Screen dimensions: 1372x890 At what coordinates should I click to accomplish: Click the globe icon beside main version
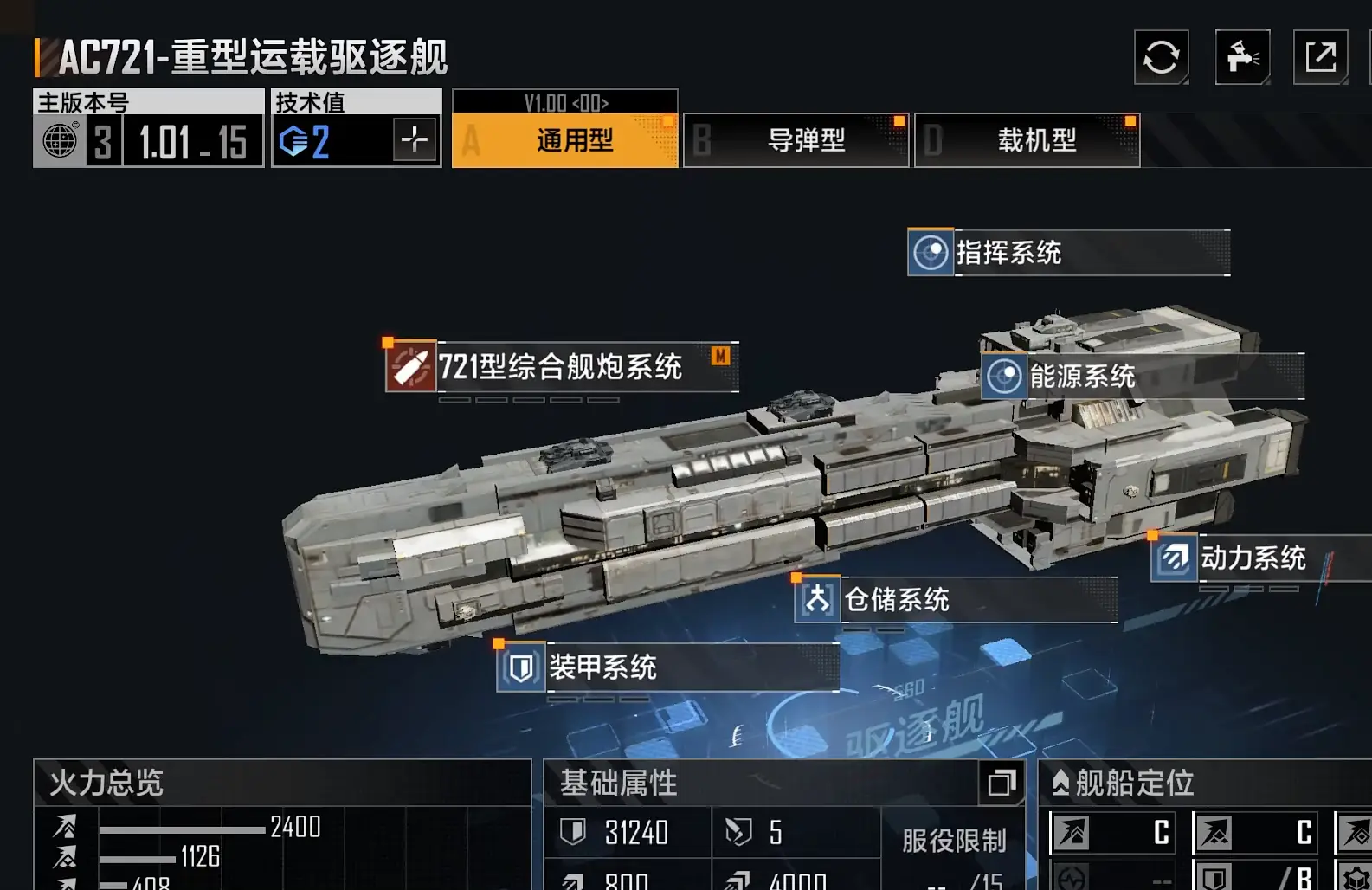[x=60, y=141]
